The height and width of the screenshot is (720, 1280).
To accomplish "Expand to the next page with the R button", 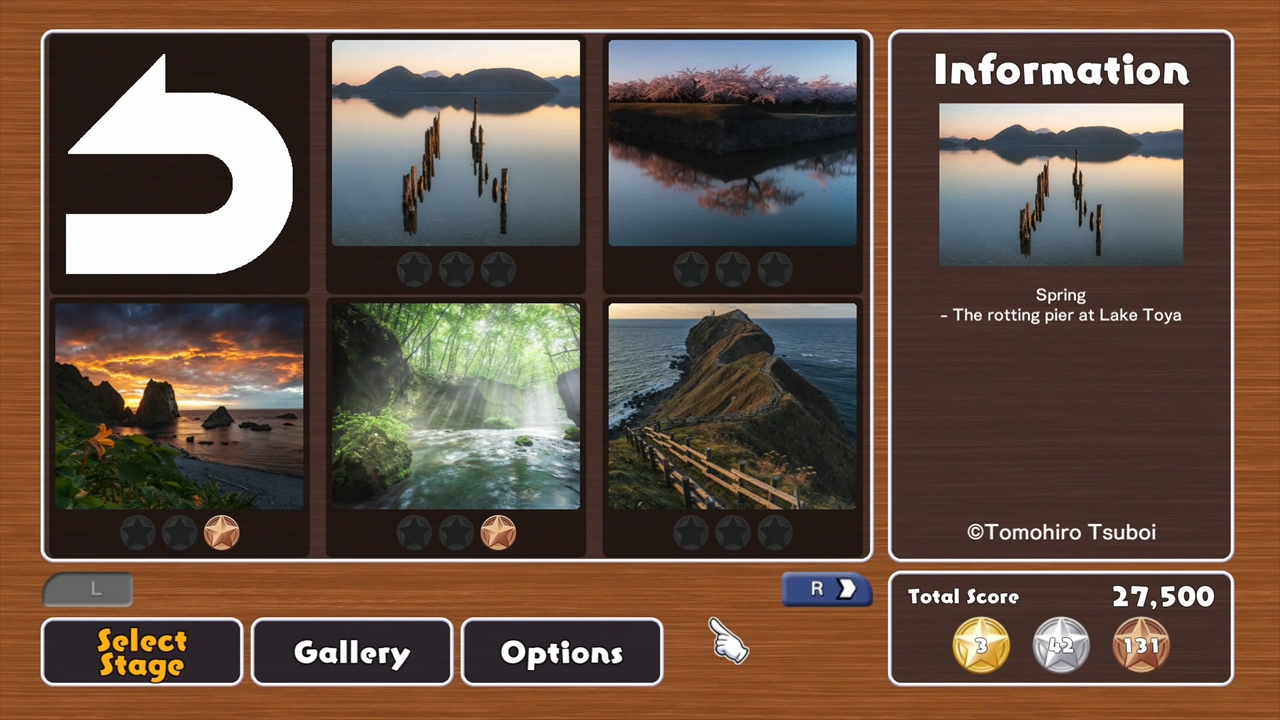I will (827, 589).
